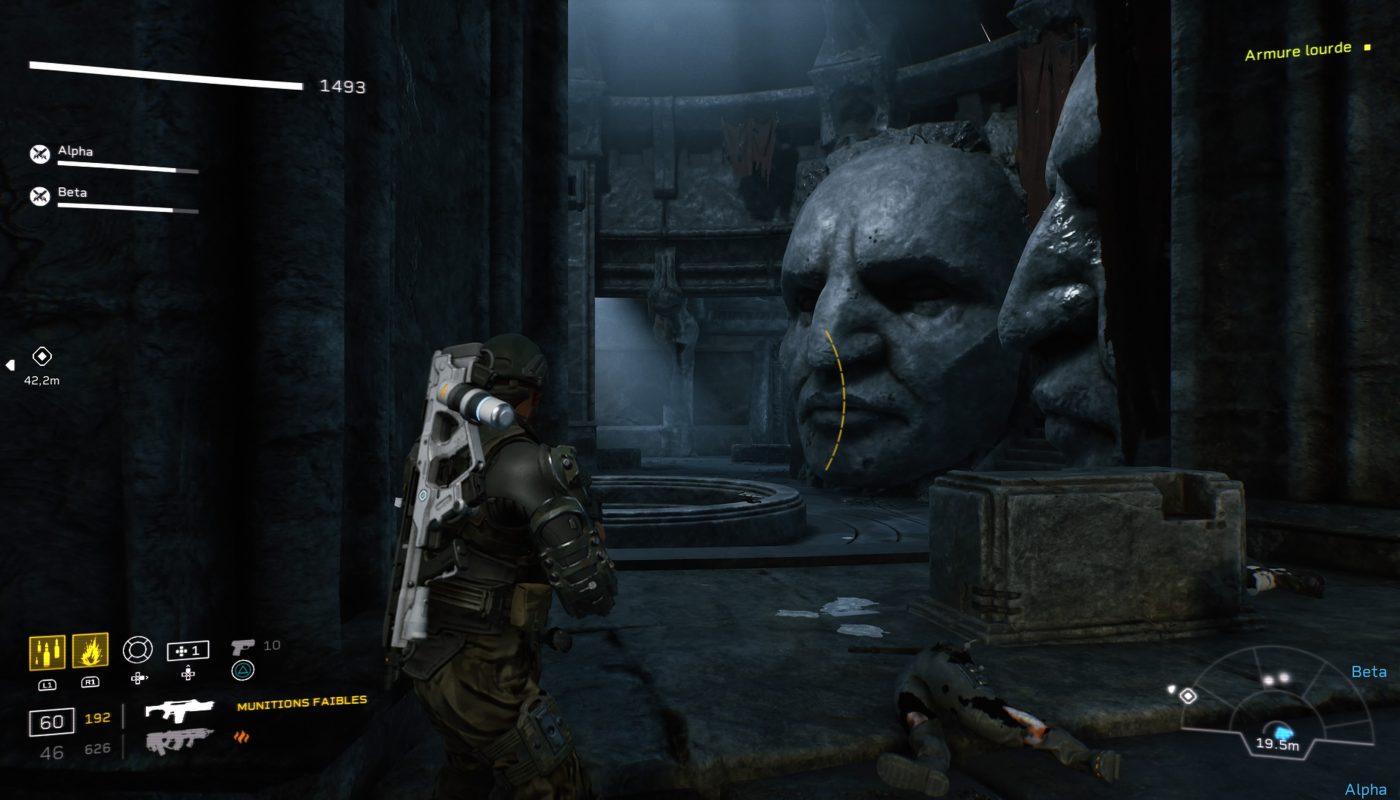Click the diamond objective marker beside the radar

click(1188, 696)
